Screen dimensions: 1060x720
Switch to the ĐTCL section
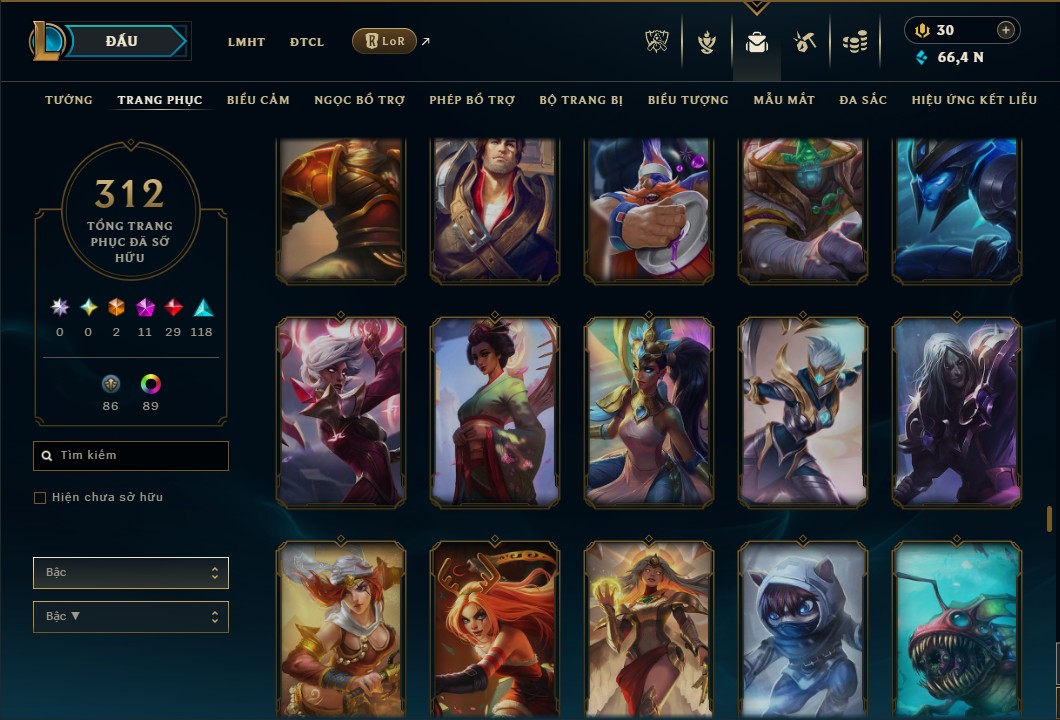306,42
